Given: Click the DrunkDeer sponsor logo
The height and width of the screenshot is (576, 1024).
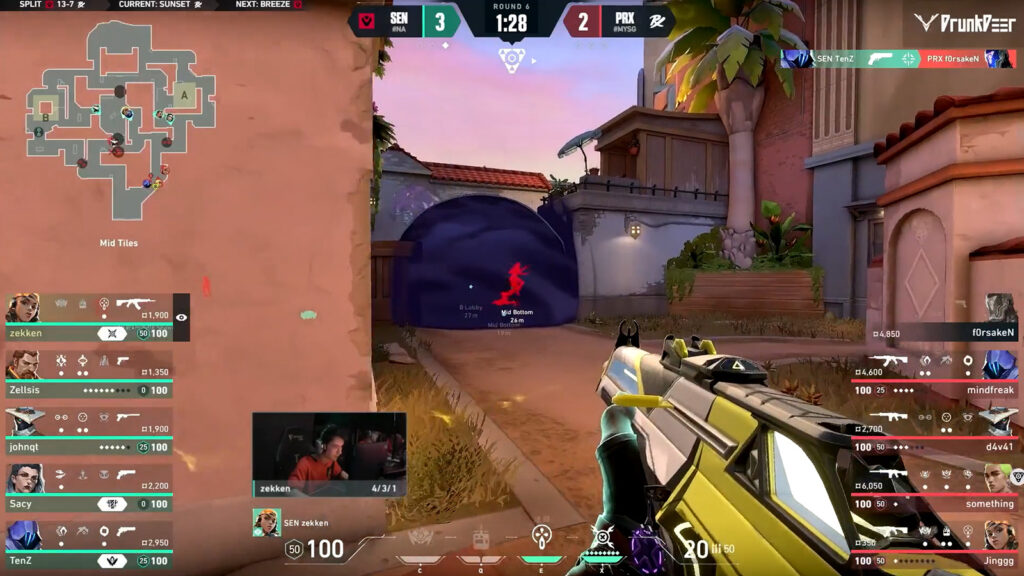Looking at the screenshot, I should click(x=965, y=22).
